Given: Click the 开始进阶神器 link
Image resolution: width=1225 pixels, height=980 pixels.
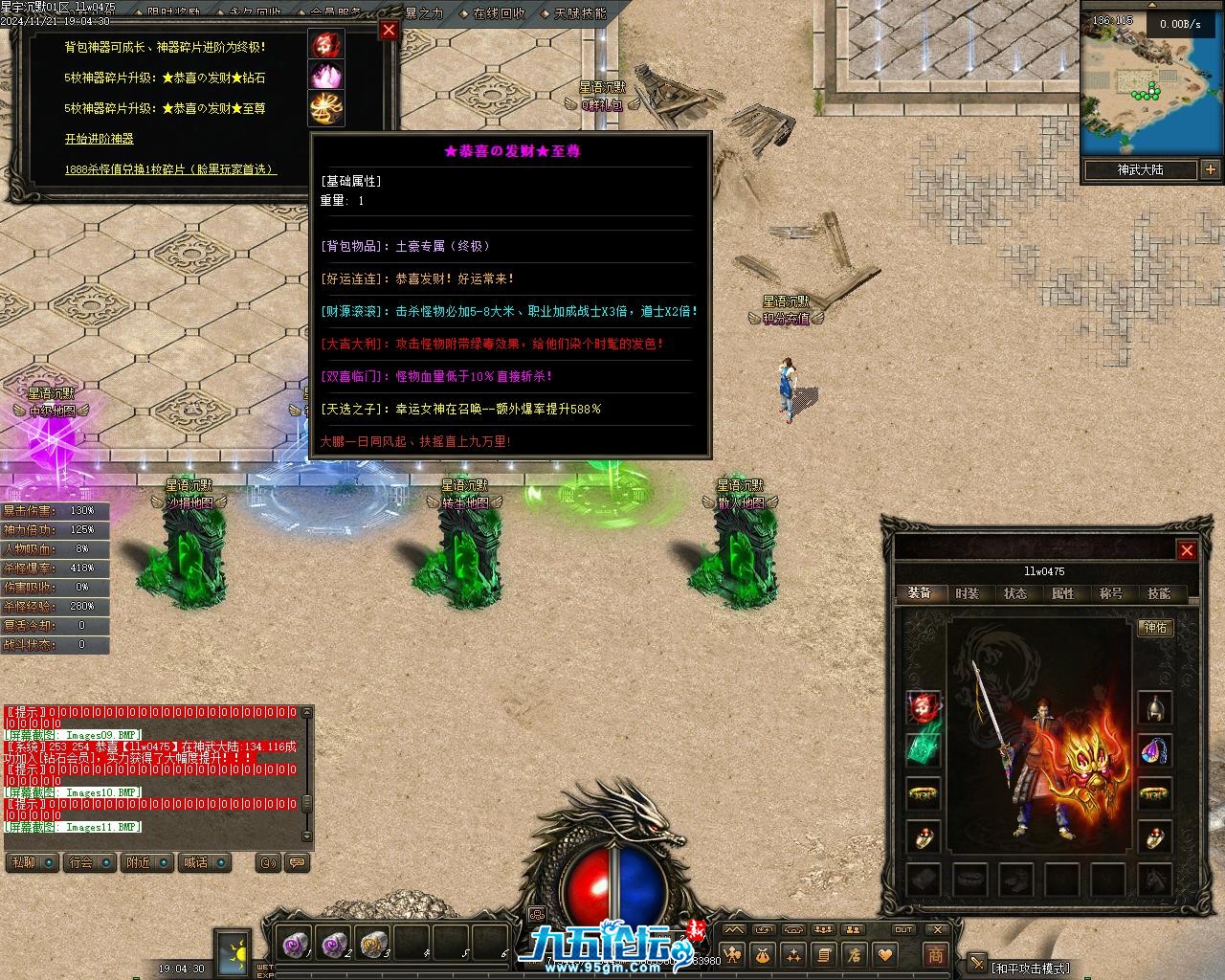Looking at the screenshot, I should (99, 139).
